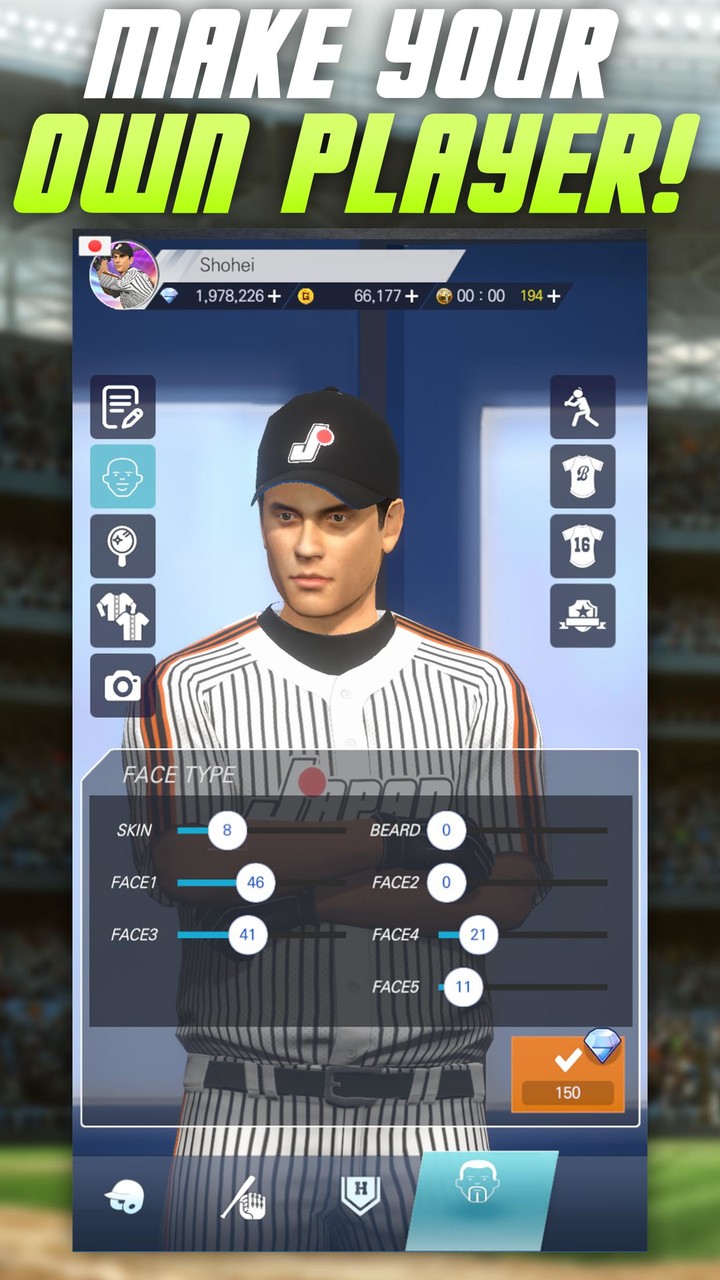The height and width of the screenshot is (1280, 720).
Task: Click the BEARD slider knob
Action: coord(446,830)
